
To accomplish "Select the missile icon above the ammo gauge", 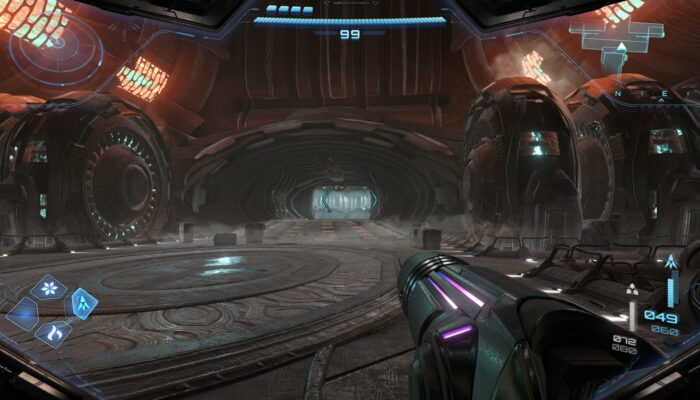I will click(671, 264).
